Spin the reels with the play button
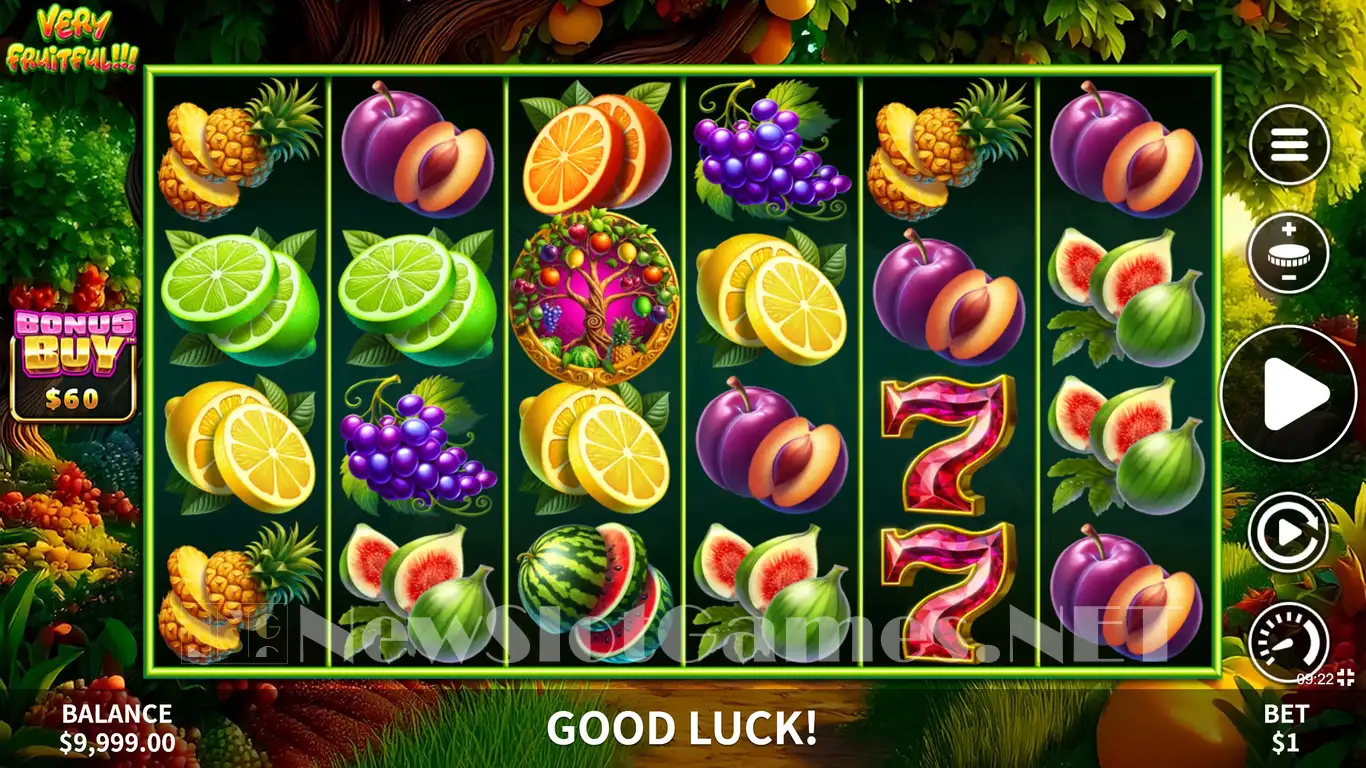Image resolution: width=1366 pixels, height=768 pixels. coord(1288,393)
